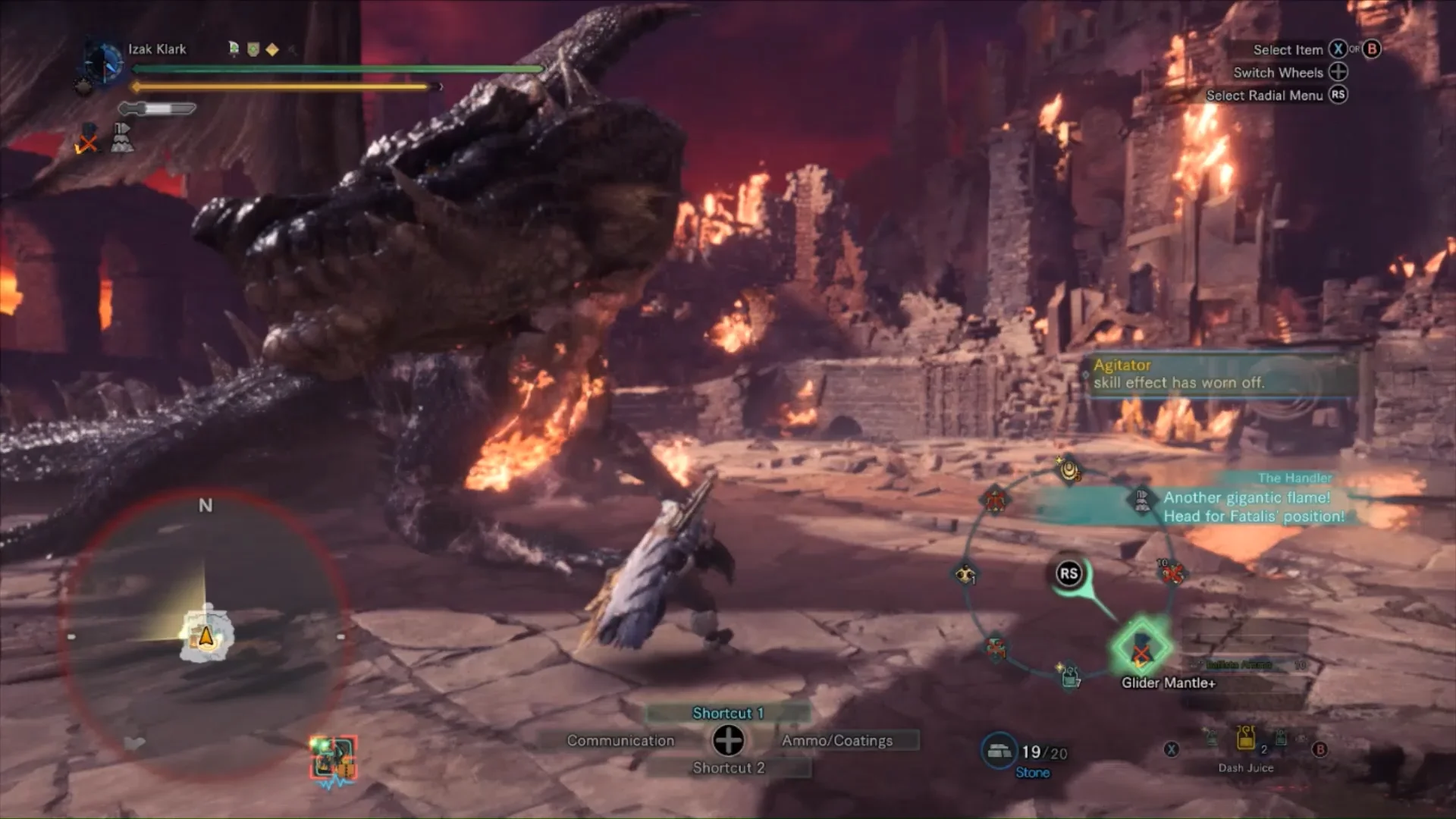Switch to the Shortcut 1 wheel
Viewport: 1456px width, 819px height.
(x=728, y=713)
